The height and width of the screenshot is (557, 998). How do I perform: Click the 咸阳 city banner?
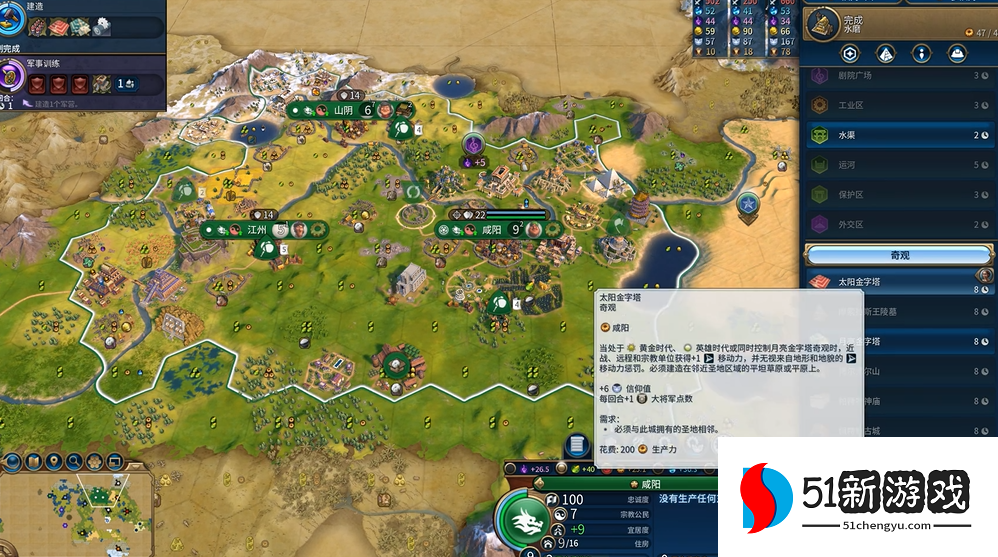tap(492, 229)
